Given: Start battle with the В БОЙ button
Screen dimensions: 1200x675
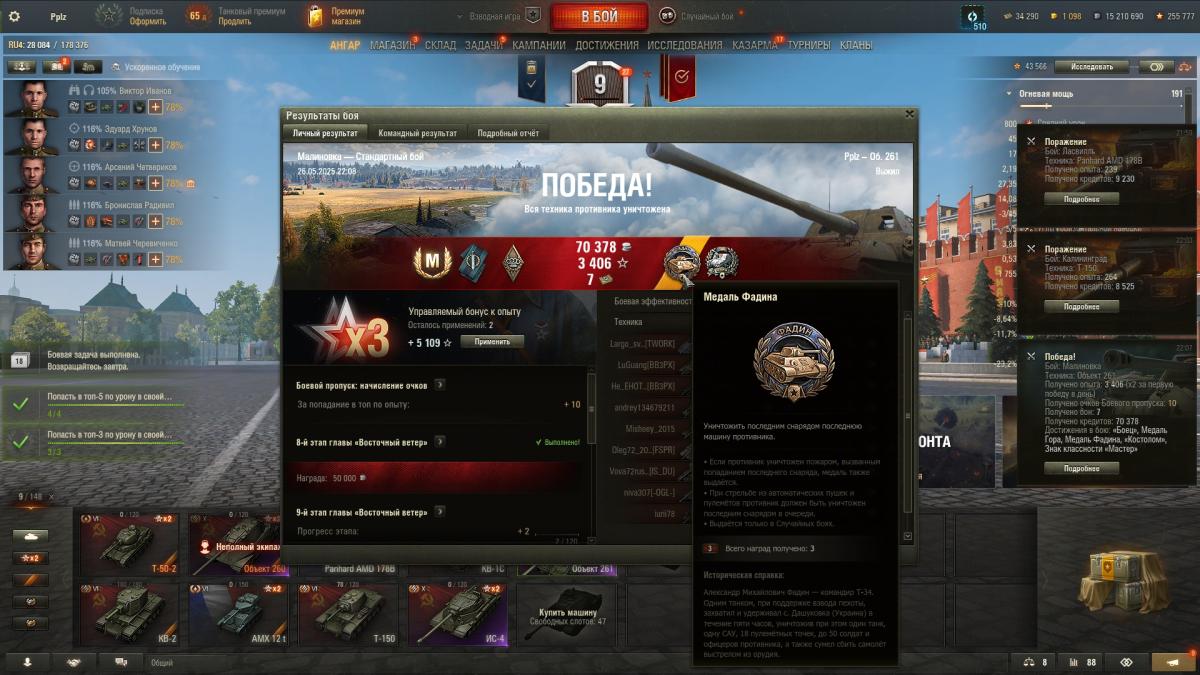Looking at the screenshot, I should (599, 16).
